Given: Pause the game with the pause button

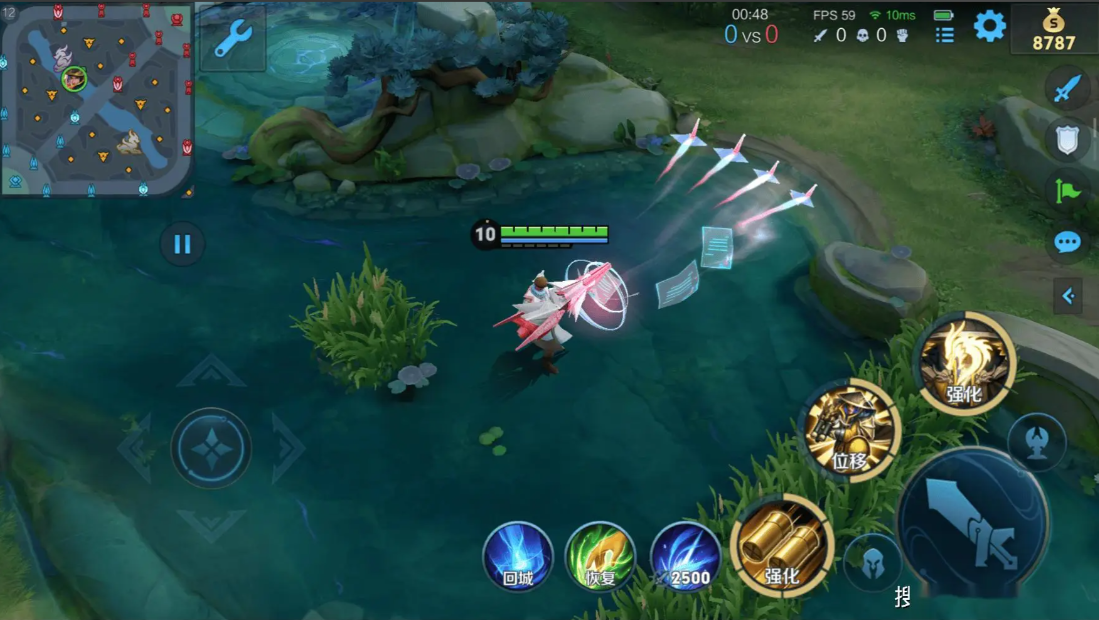Looking at the screenshot, I should click(x=182, y=244).
